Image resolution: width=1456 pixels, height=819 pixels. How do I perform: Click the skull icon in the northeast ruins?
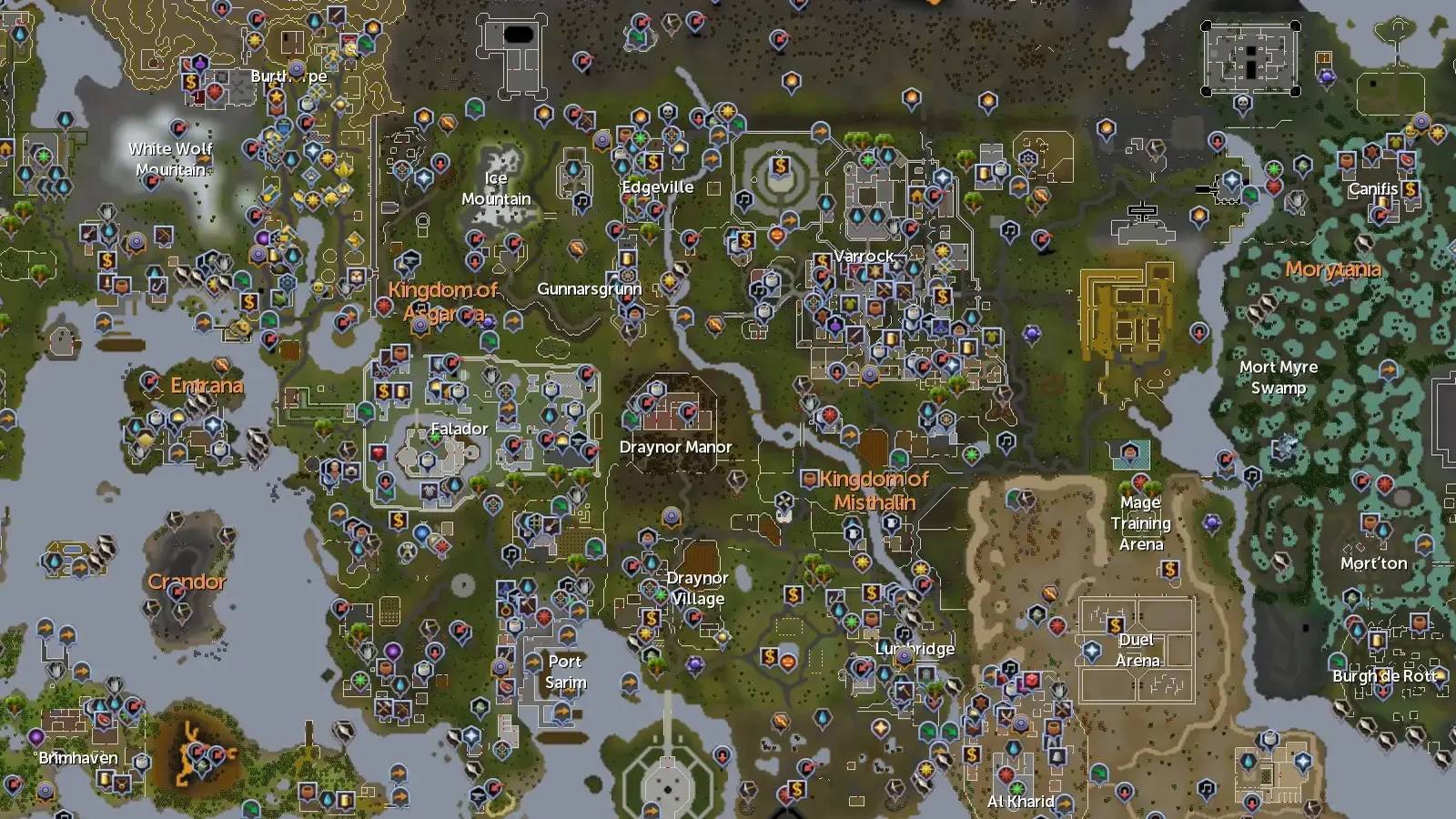coord(1243,103)
